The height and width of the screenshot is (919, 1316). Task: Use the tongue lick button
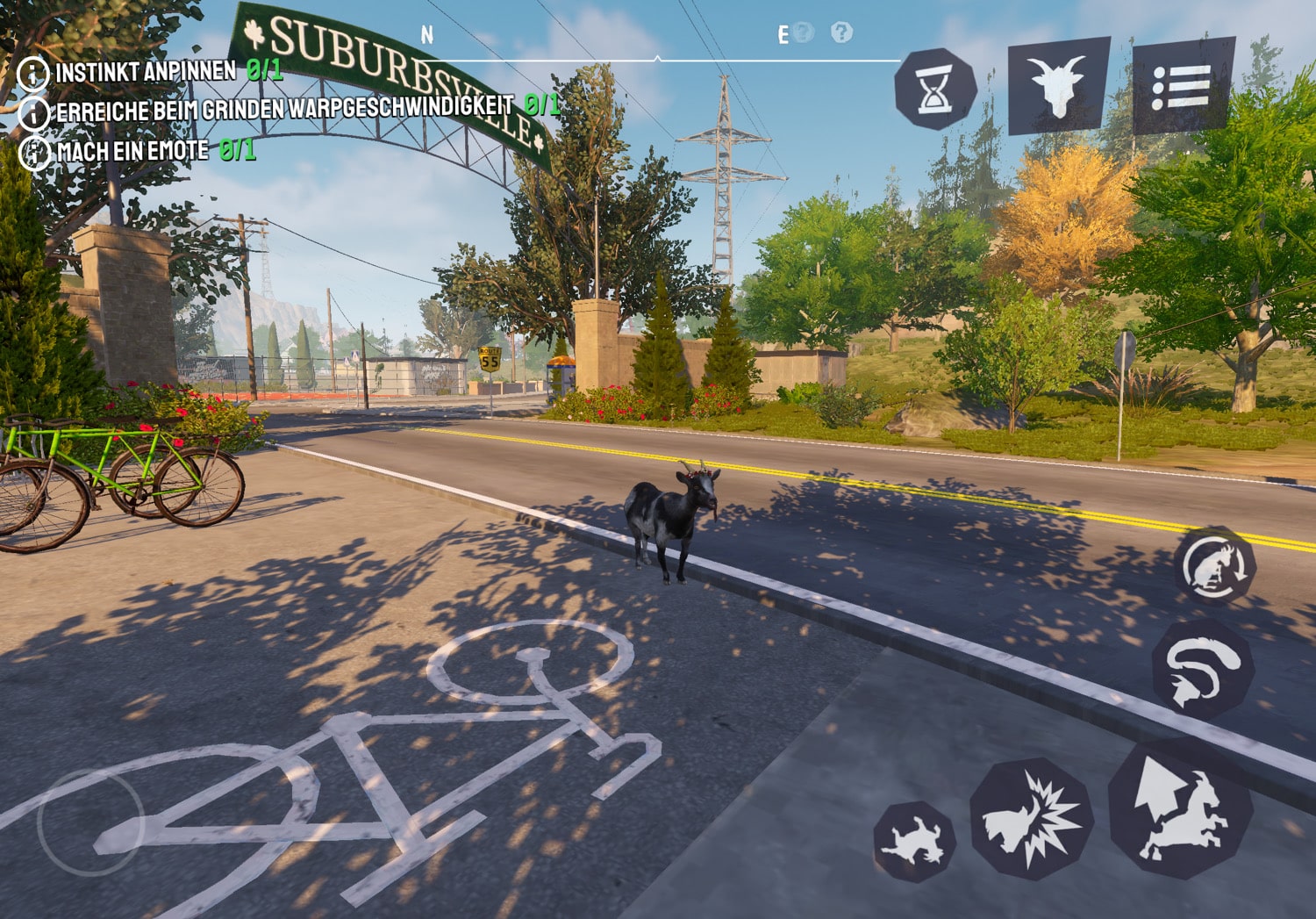click(1201, 669)
